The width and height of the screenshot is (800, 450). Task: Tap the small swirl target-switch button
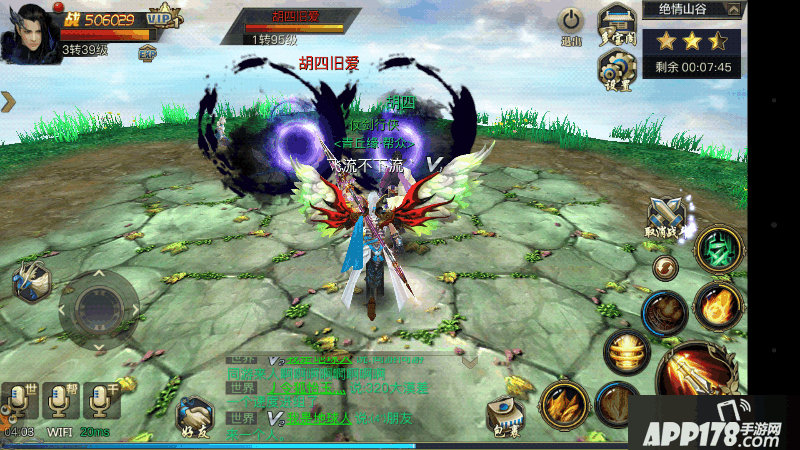[665, 266]
